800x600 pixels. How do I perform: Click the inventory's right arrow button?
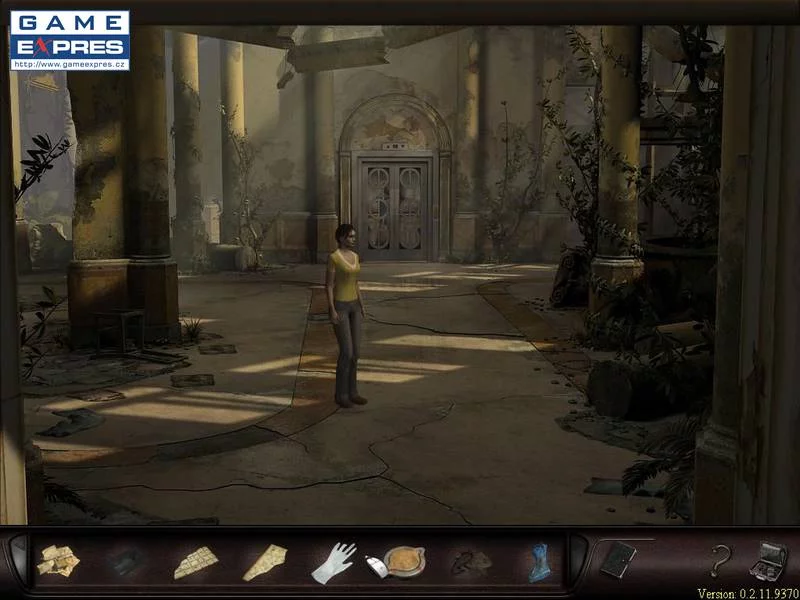click(578, 561)
